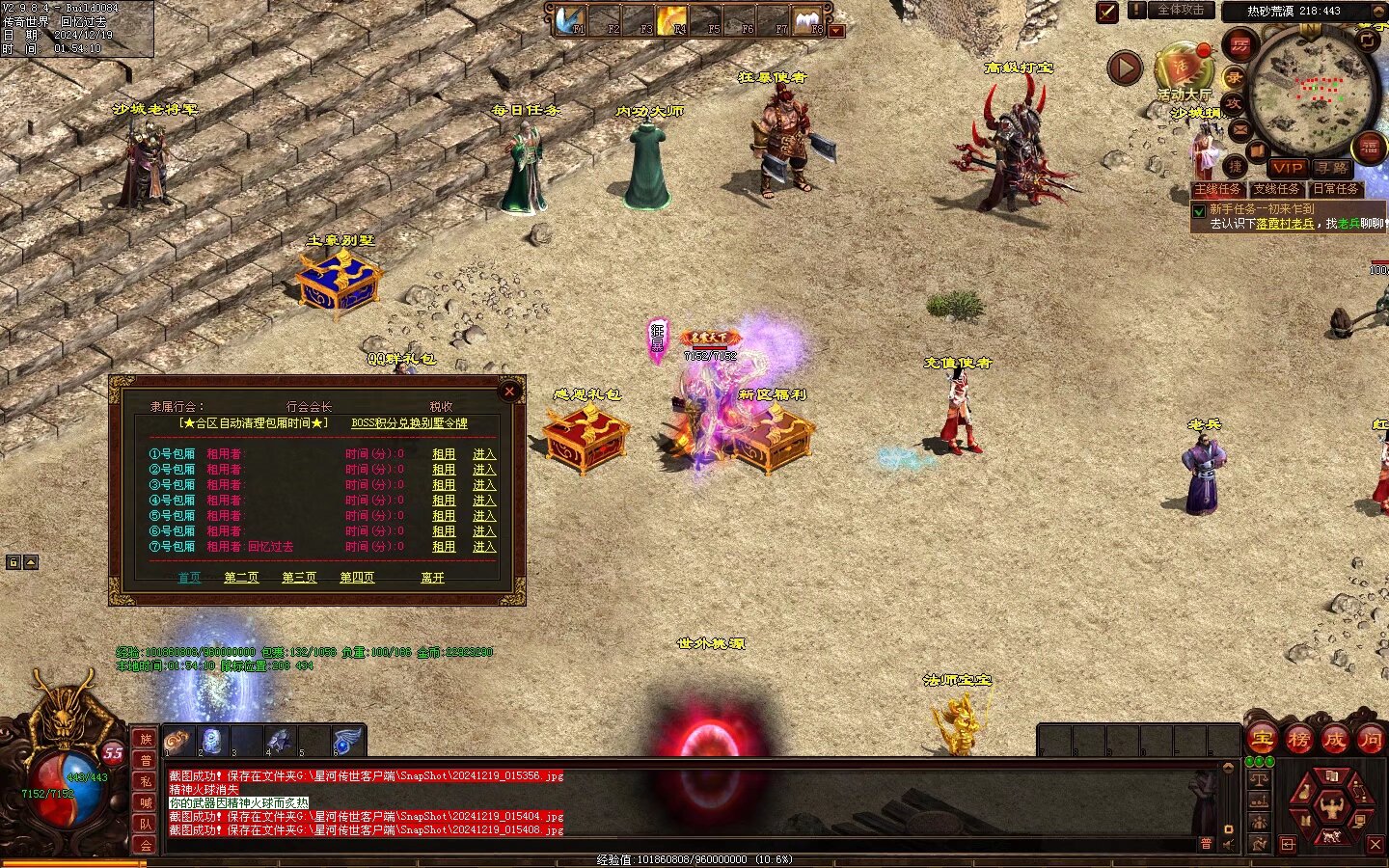
Task: Select the F4 flame skill slot
Action: [670, 19]
